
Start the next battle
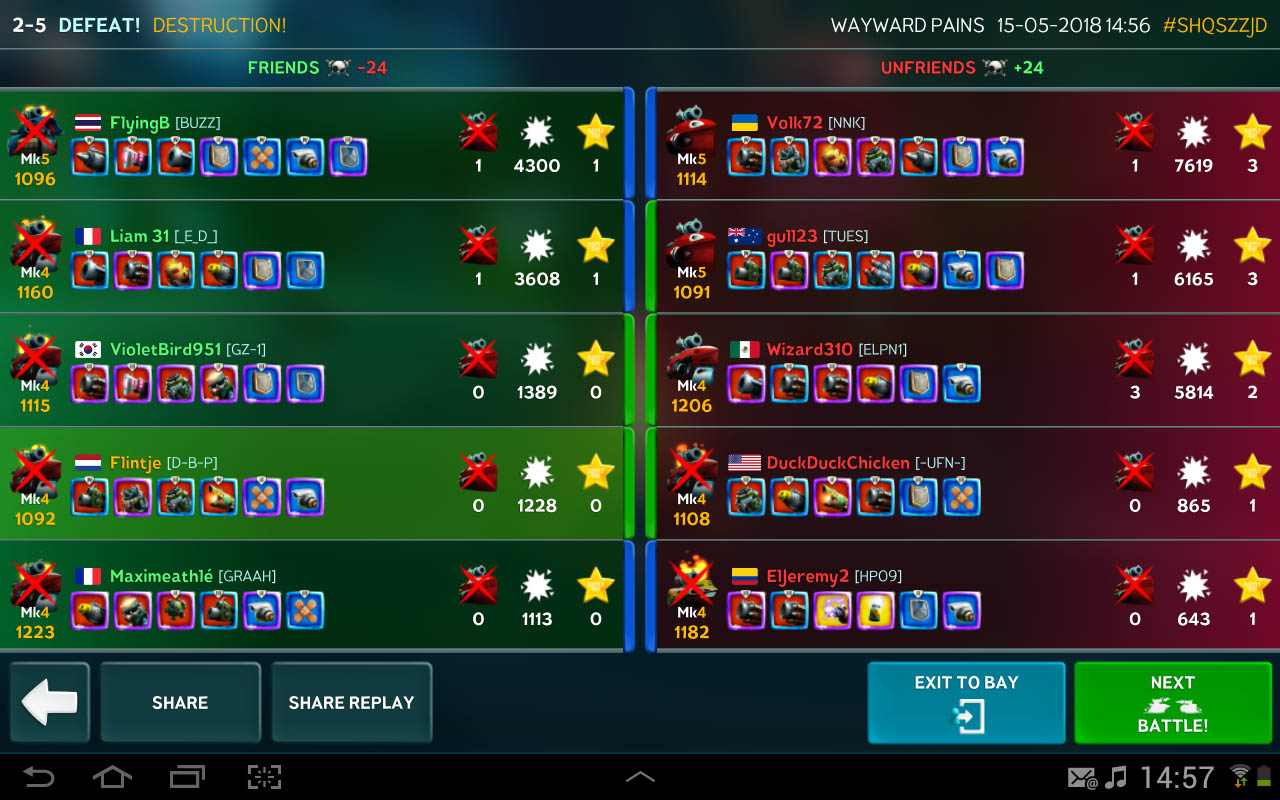[x=1172, y=703]
